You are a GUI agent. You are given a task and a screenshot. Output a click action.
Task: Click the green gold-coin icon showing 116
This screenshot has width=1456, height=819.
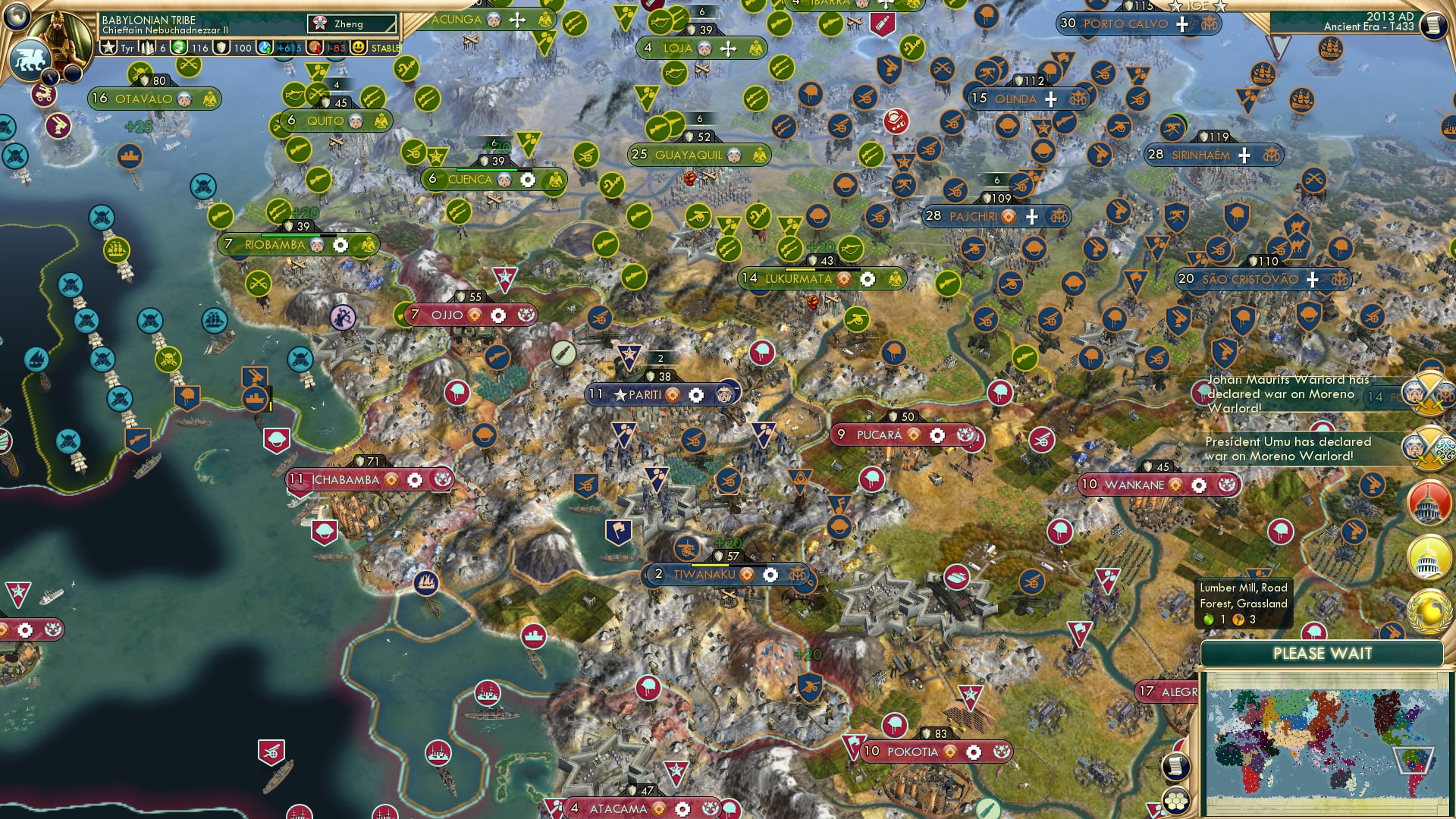(177, 47)
